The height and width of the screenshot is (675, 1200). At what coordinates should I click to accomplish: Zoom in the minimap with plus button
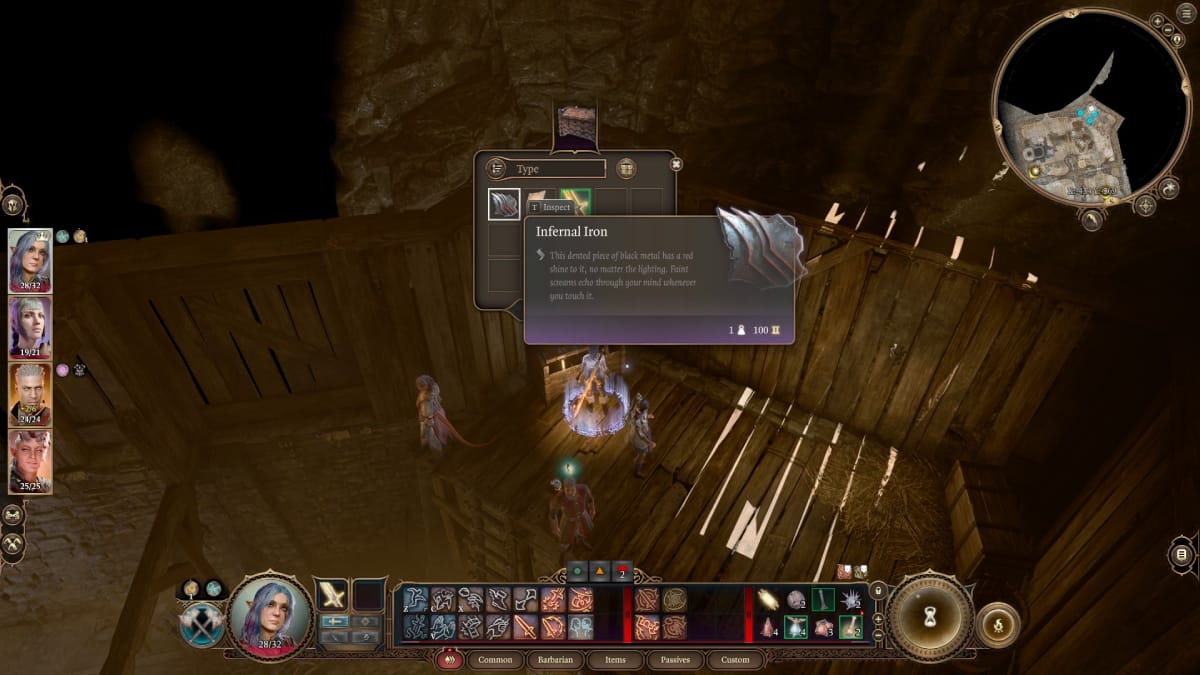tap(1157, 21)
